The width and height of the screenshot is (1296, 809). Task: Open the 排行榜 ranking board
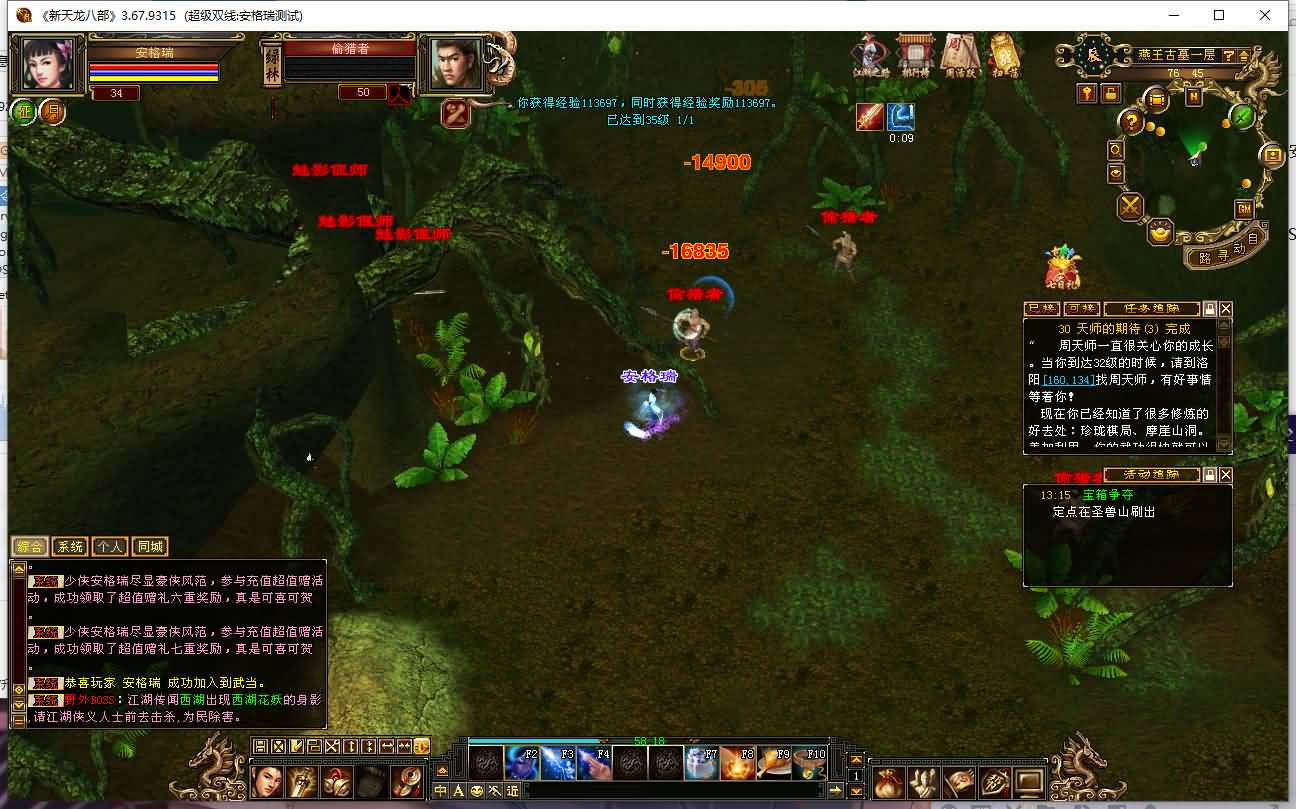pyautogui.click(x=914, y=55)
